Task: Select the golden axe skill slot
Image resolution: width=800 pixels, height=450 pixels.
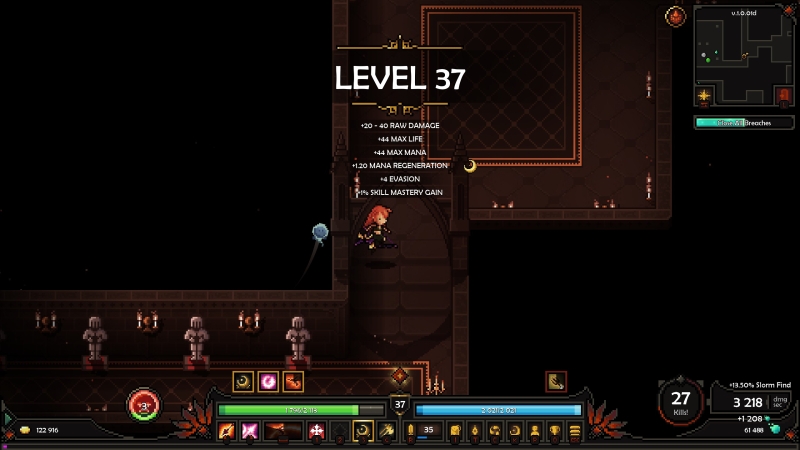Action: pyautogui.click(x=386, y=431)
